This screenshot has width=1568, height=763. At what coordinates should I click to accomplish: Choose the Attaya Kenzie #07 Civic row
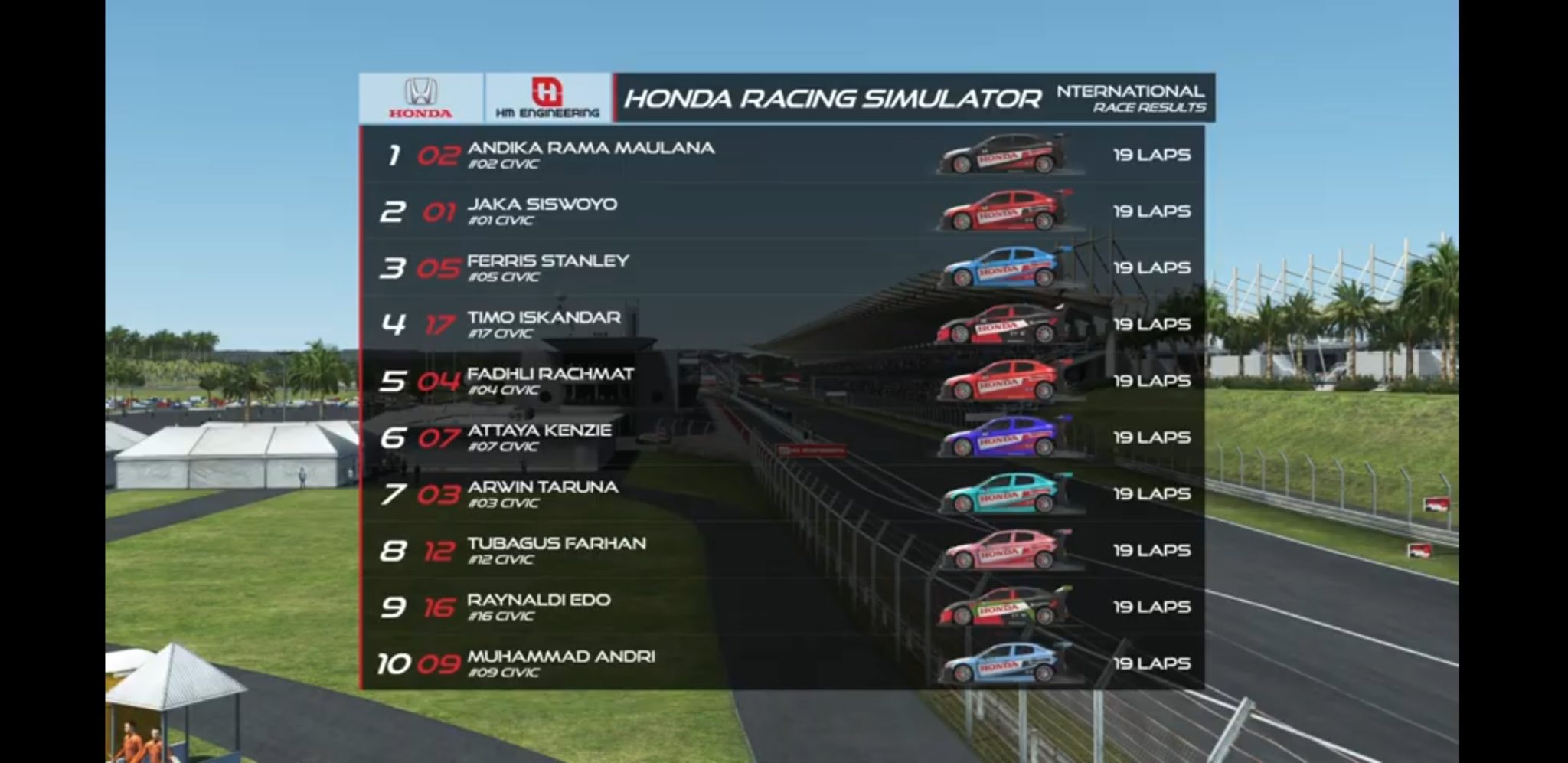point(539,437)
